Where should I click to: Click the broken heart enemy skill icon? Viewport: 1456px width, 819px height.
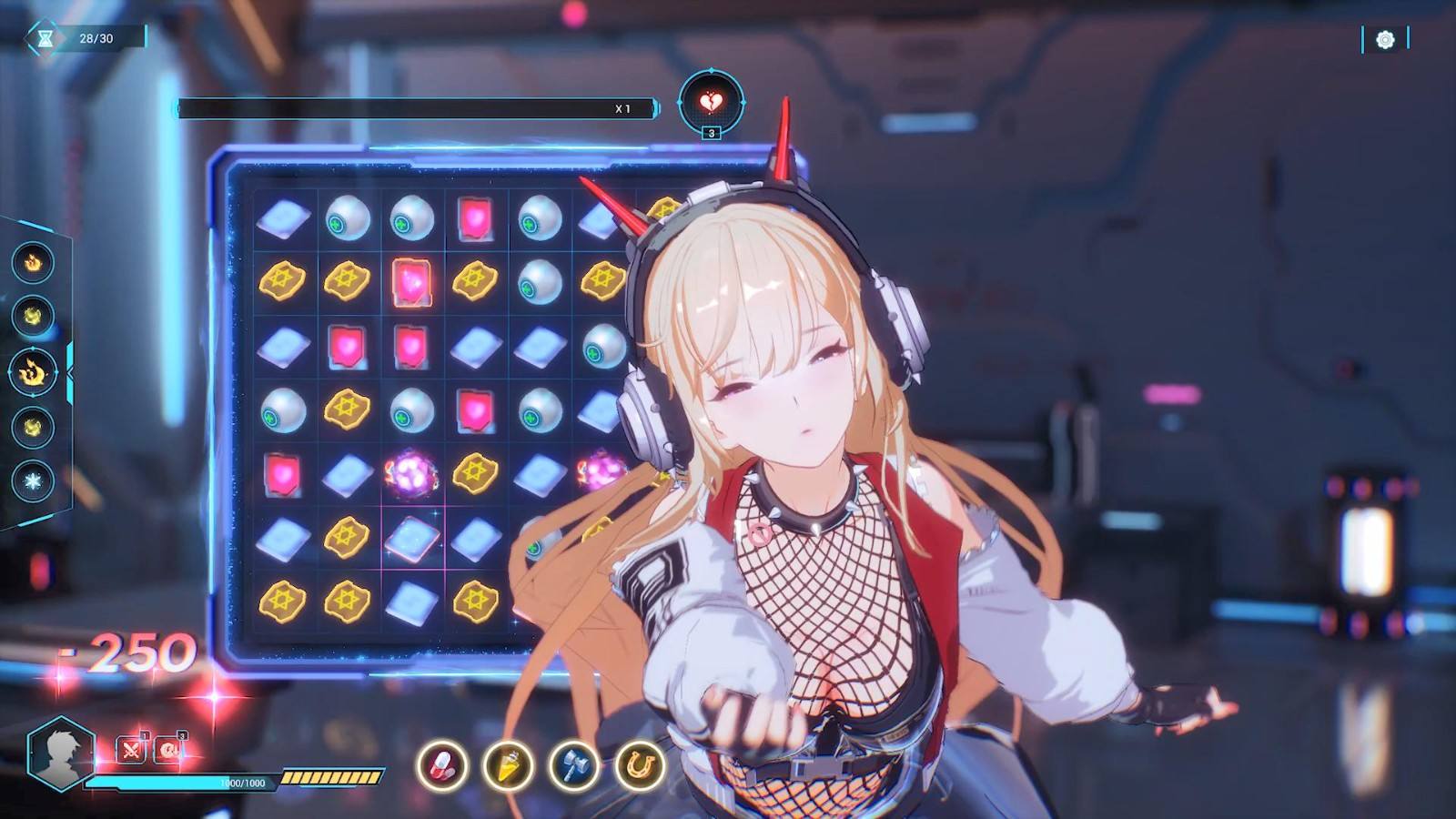711,102
